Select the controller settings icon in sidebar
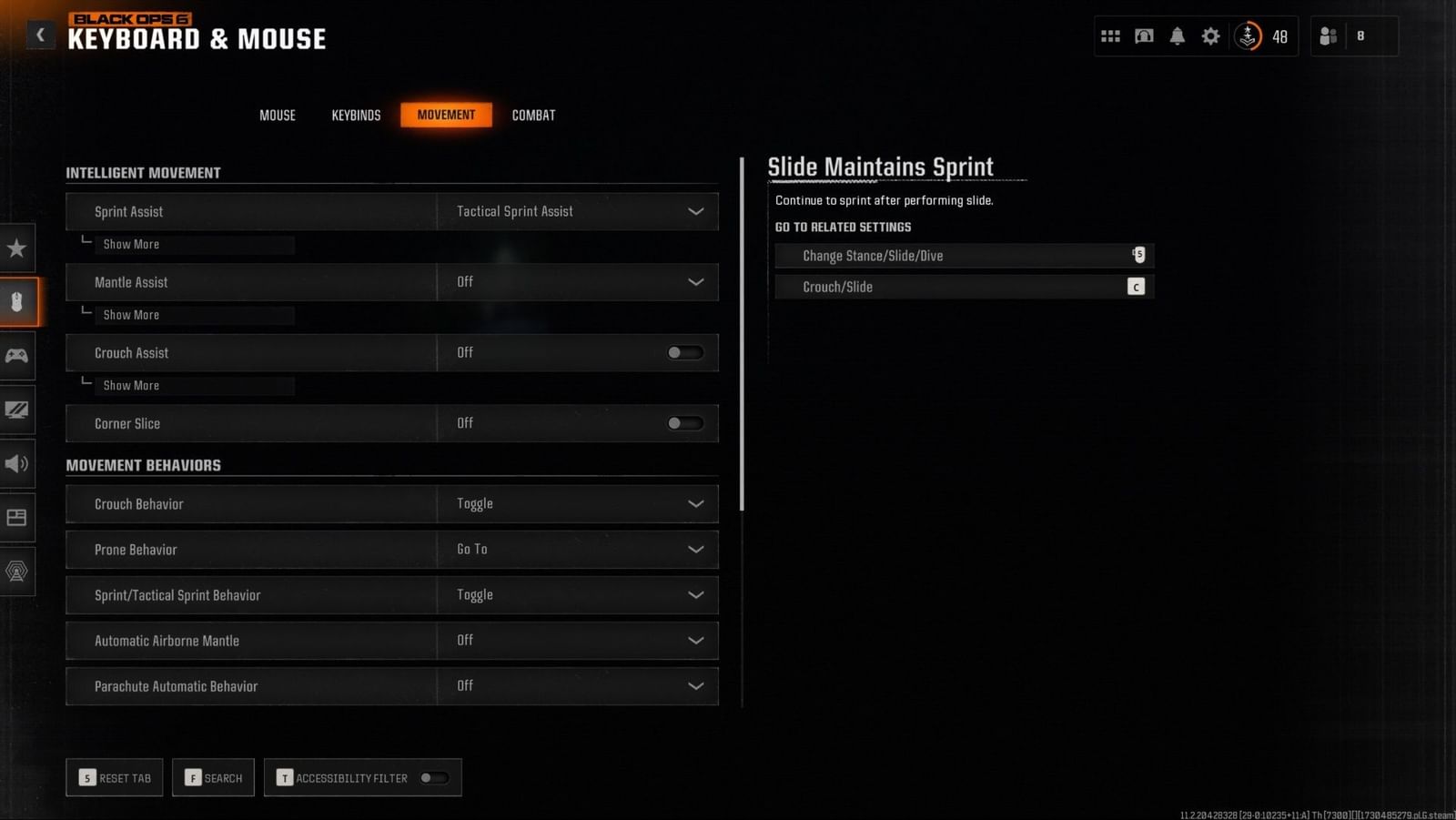Viewport: 1456px width, 820px height. [16, 356]
